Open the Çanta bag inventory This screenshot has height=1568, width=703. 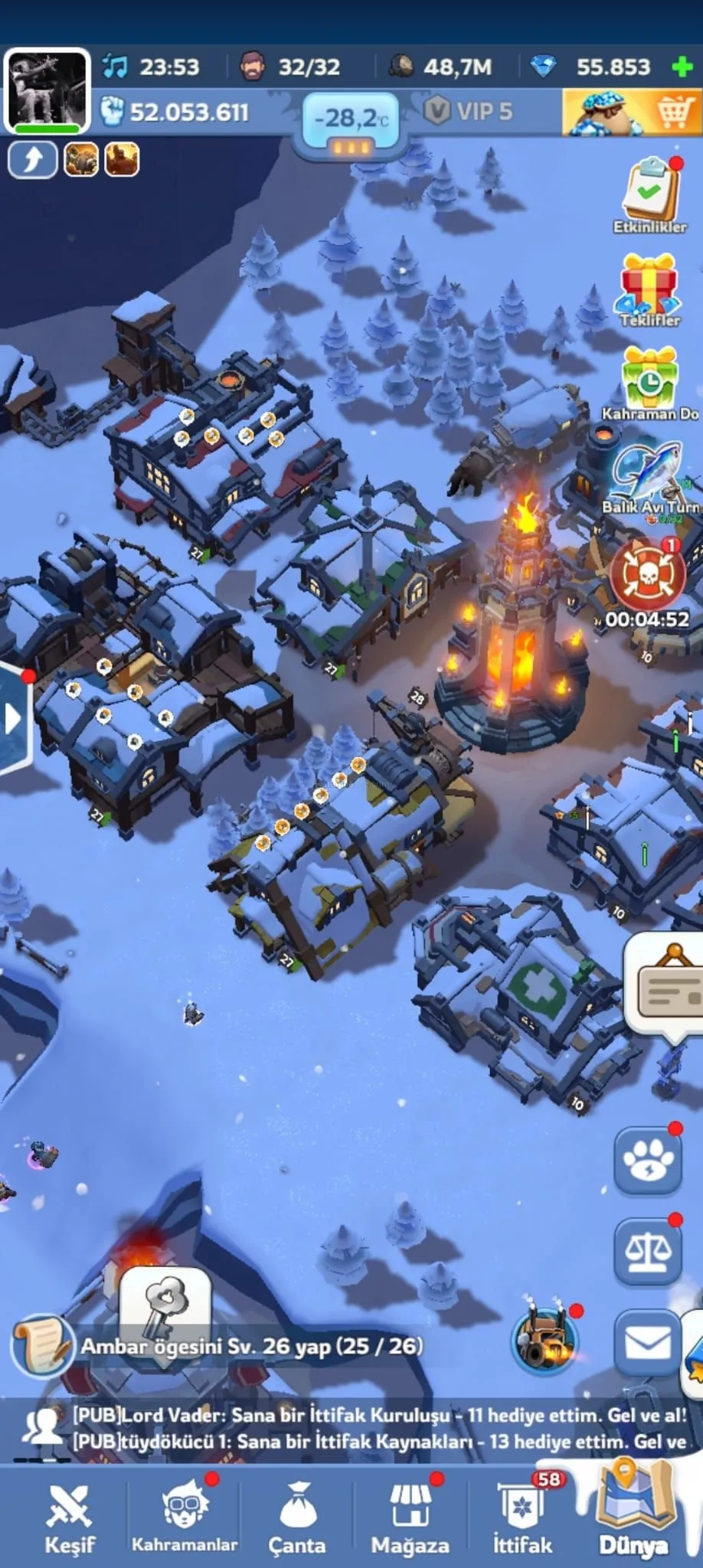[297, 1519]
